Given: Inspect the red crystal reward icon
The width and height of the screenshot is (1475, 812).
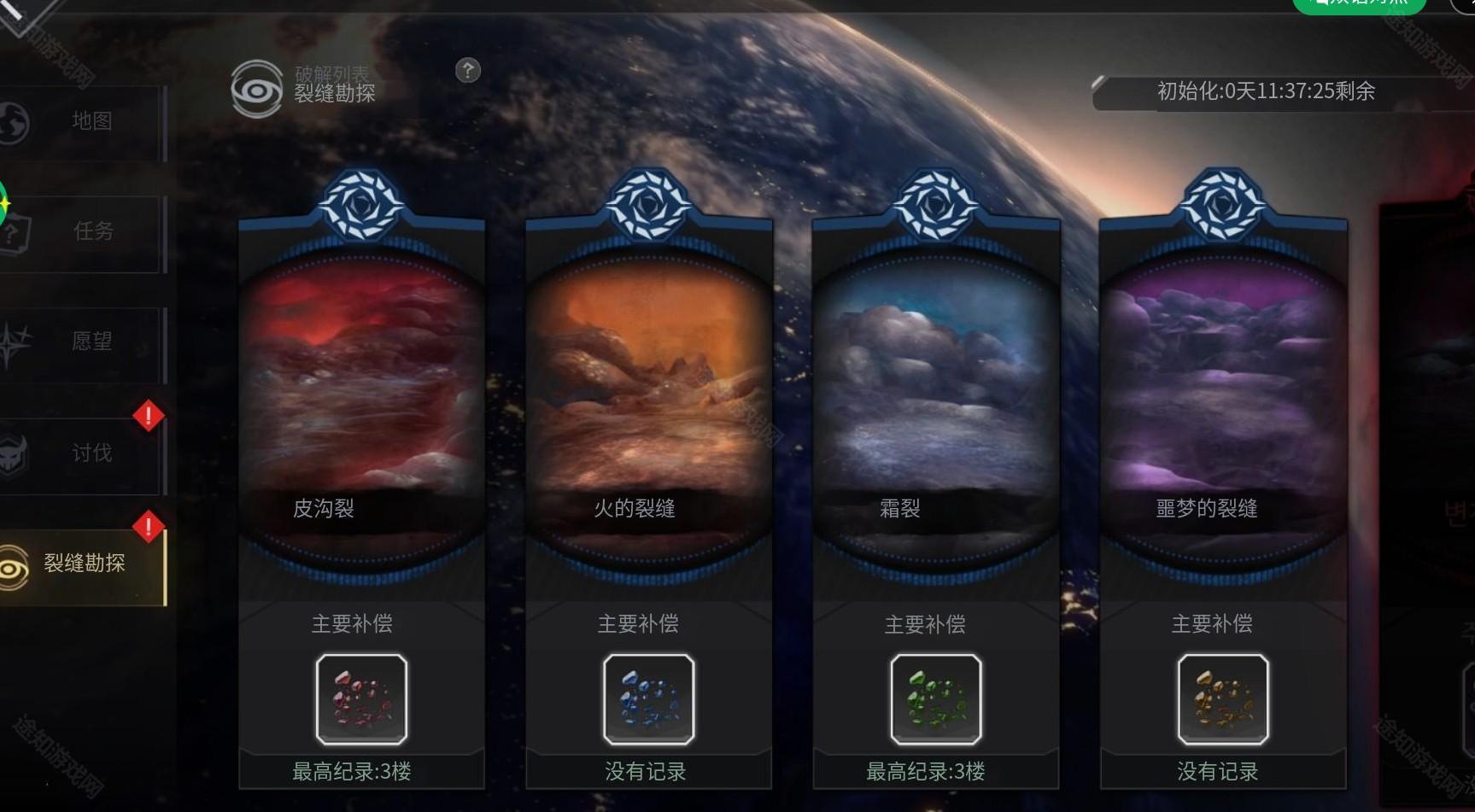Looking at the screenshot, I should [x=361, y=699].
